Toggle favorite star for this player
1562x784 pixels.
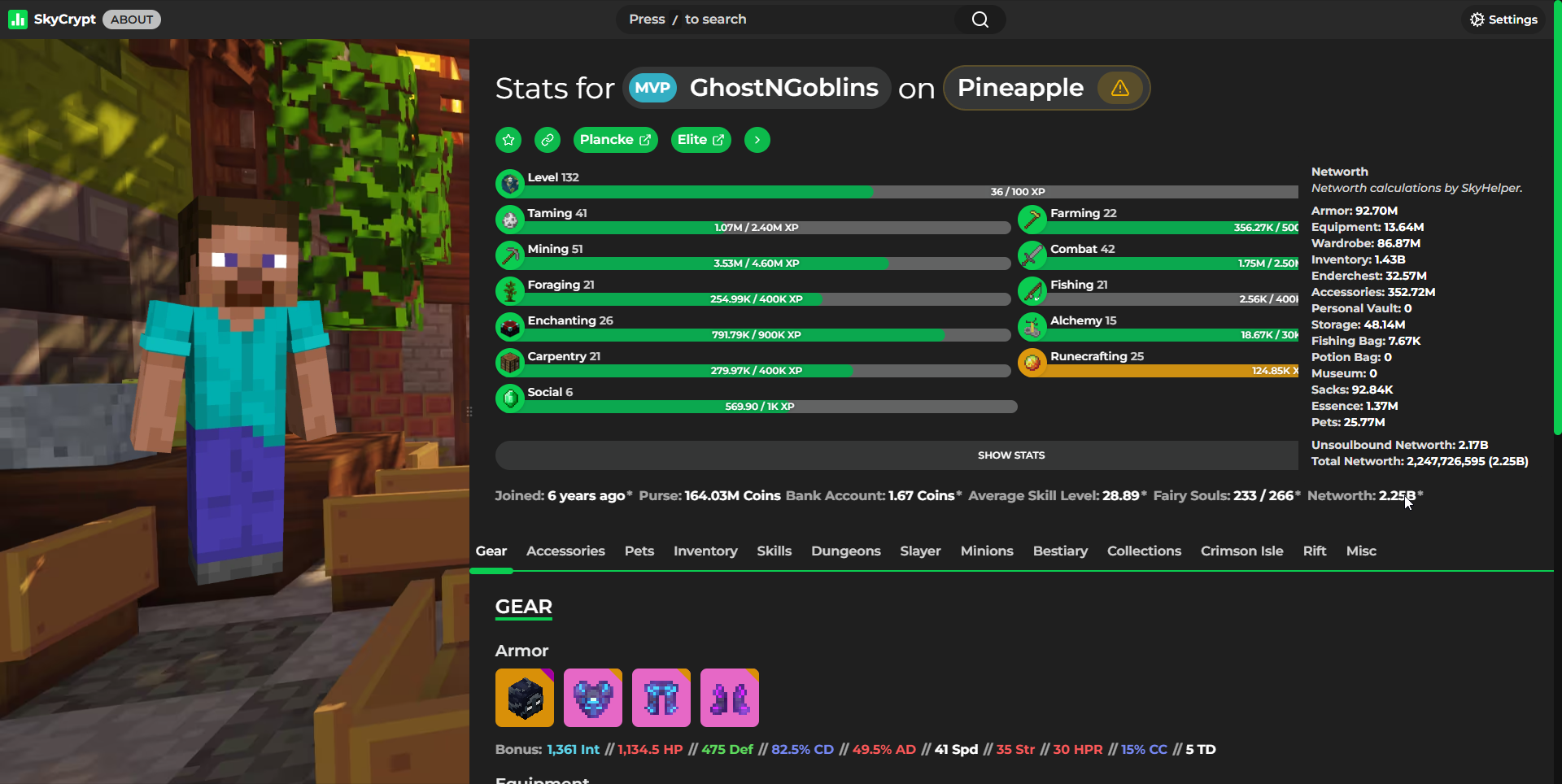tap(508, 139)
